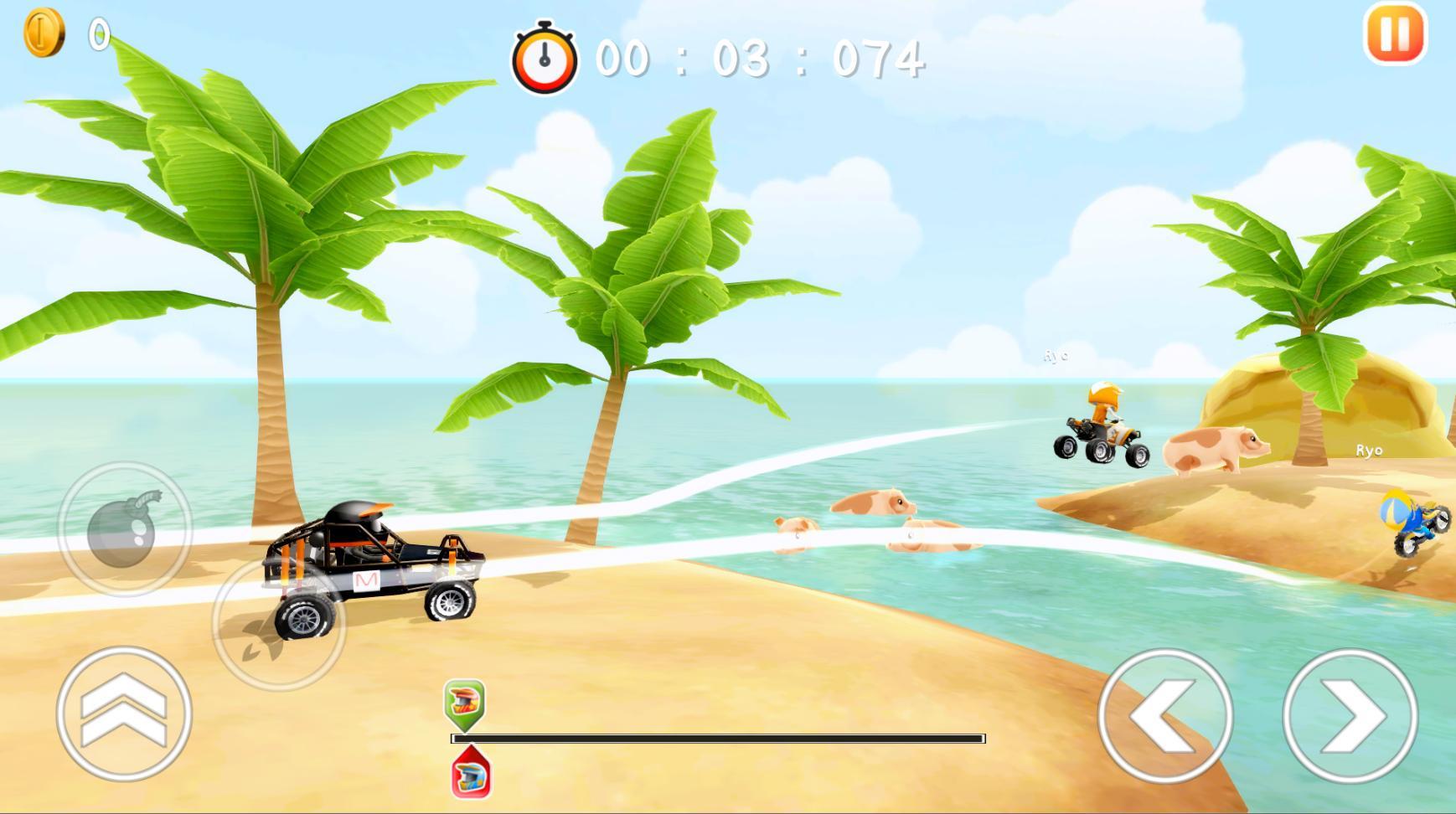Tap the pause icon to suspend the race
The width and height of the screenshot is (1456, 814).
point(1396,34)
